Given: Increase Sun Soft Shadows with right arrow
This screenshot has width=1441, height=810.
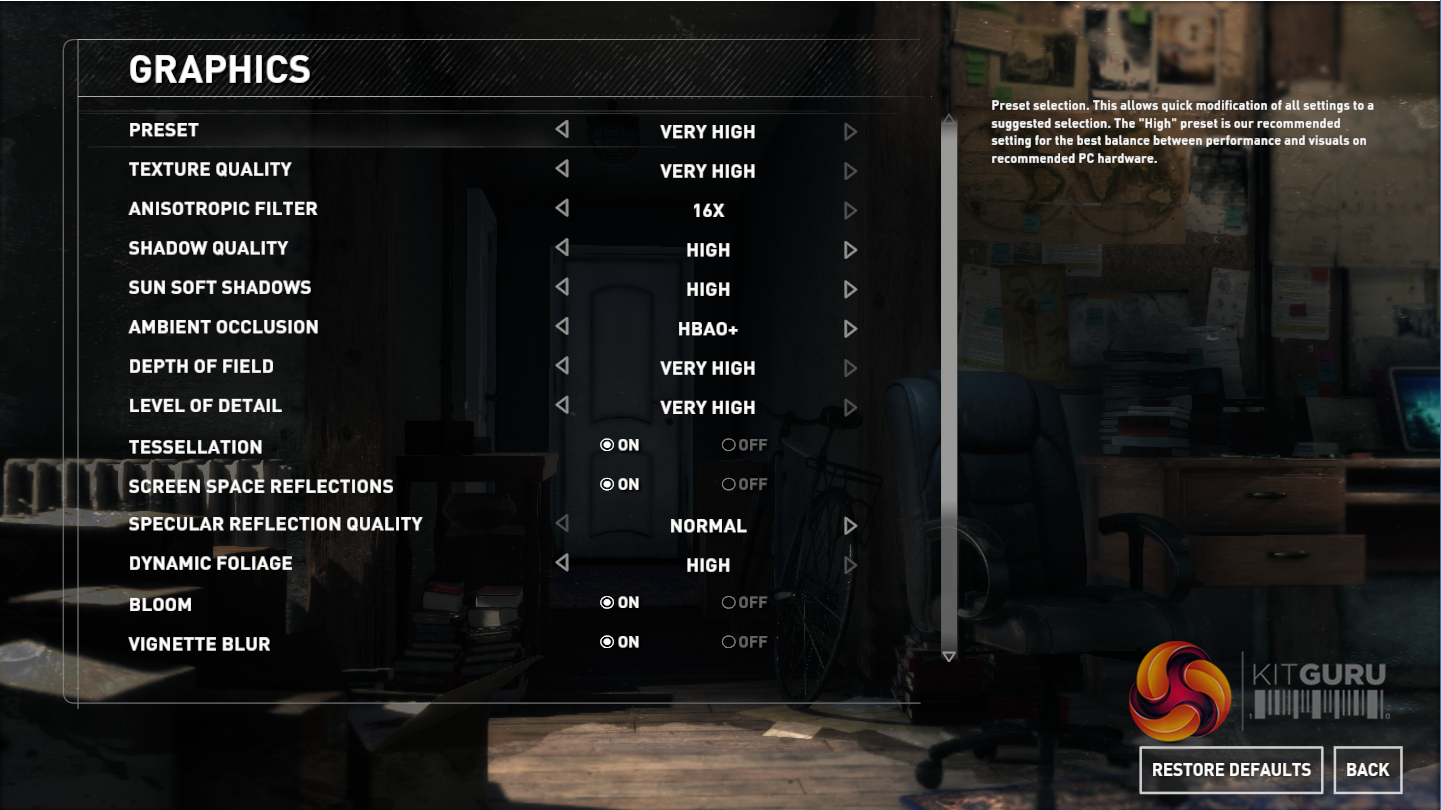Looking at the screenshot, I should coord(850,289).
